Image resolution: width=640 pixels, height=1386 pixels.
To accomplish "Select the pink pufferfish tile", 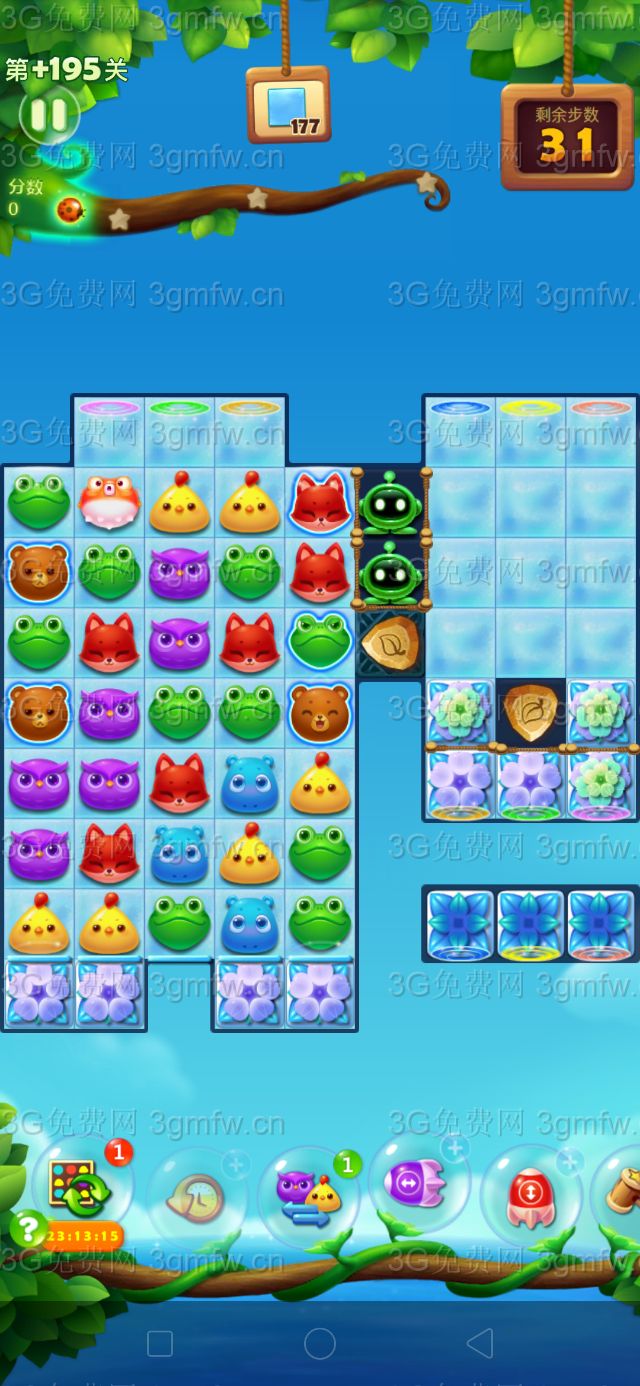I will [x=109, y=502].
